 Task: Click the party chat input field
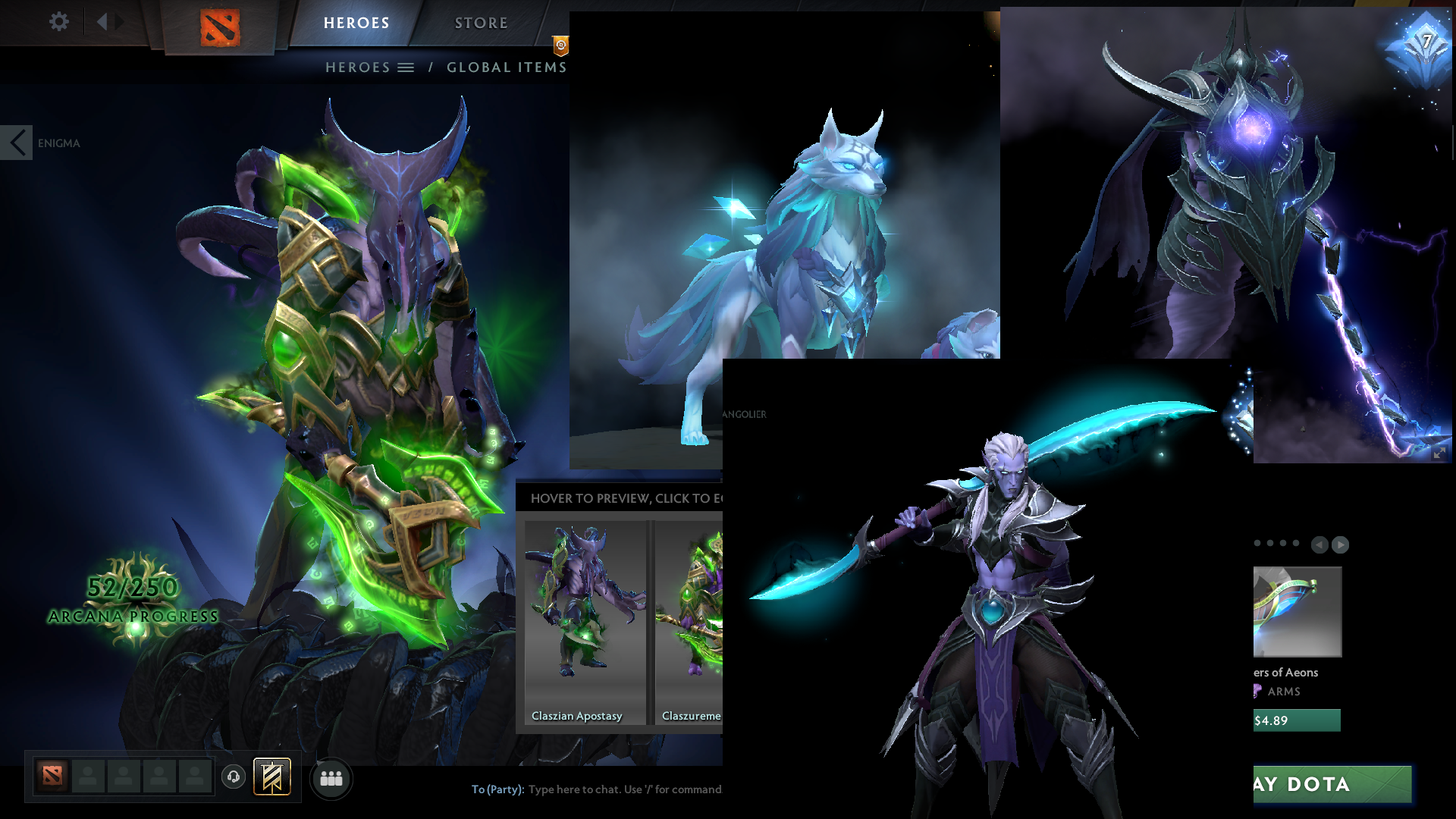coord(622,789)
